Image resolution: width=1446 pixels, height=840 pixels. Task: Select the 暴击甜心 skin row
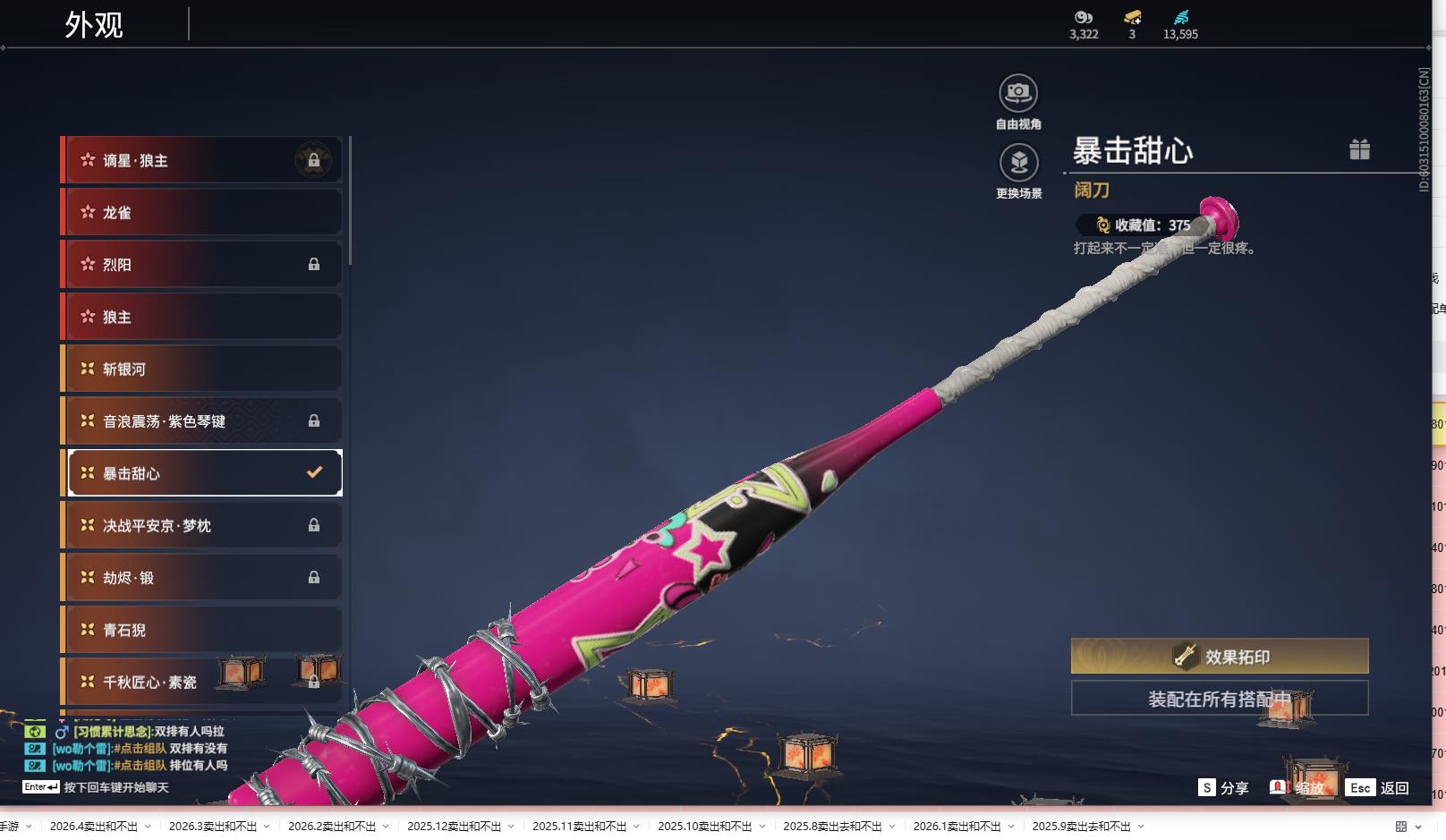coord(202,473)
